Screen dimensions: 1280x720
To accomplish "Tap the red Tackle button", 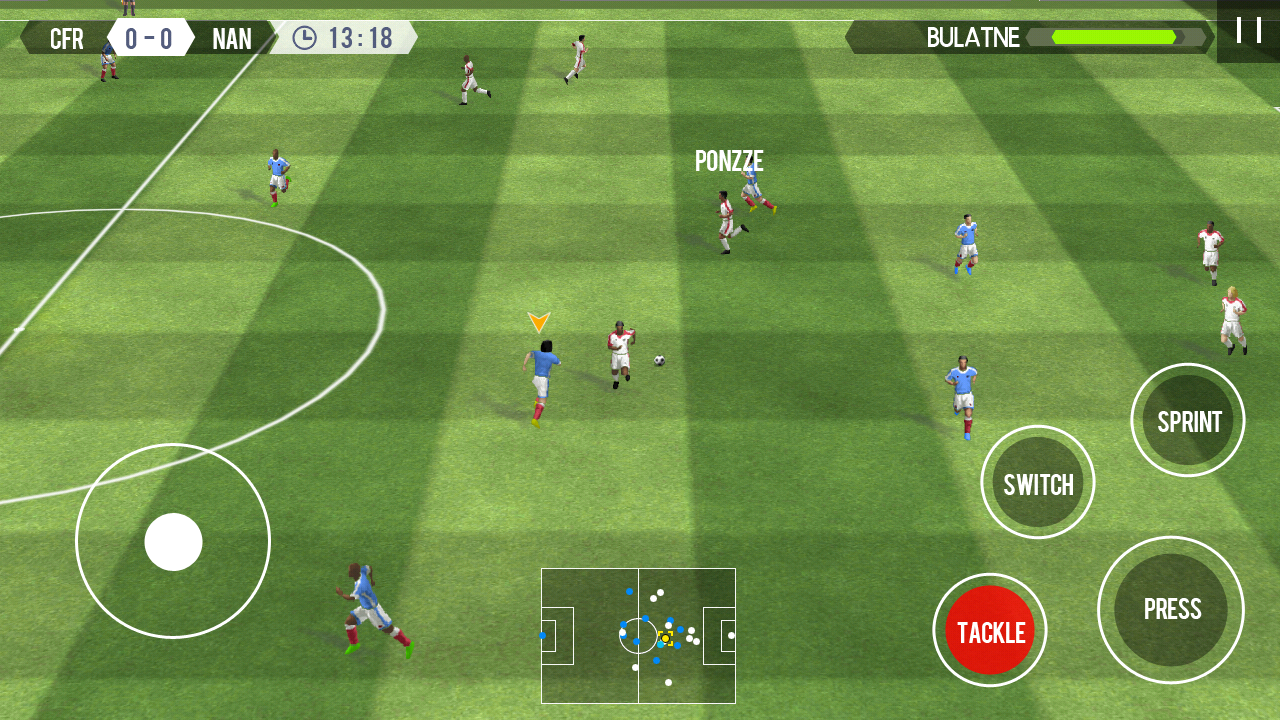I will pos(990,631).
